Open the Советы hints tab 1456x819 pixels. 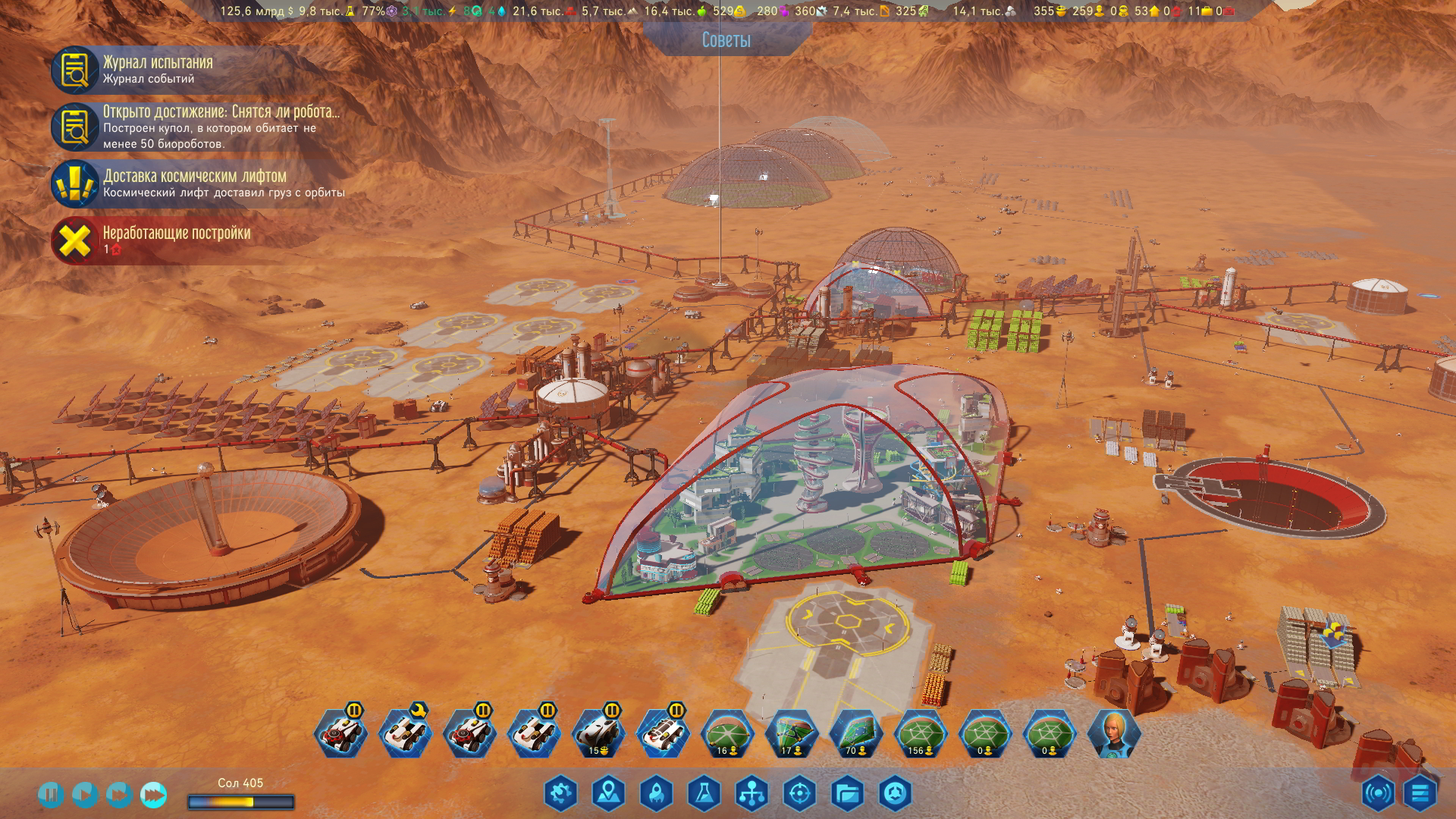726,40
